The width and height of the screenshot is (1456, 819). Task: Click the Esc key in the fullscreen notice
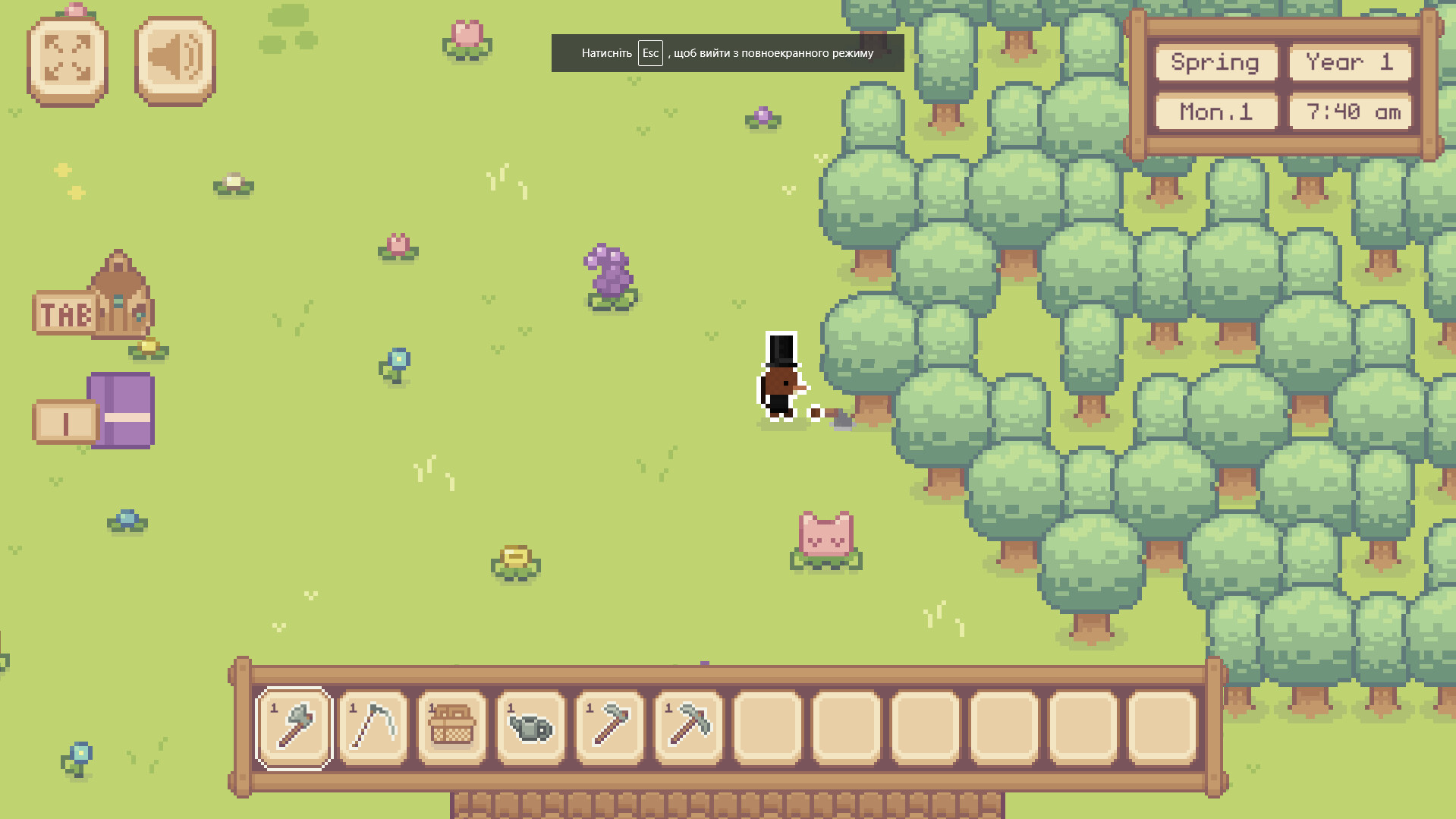(650, 52)
